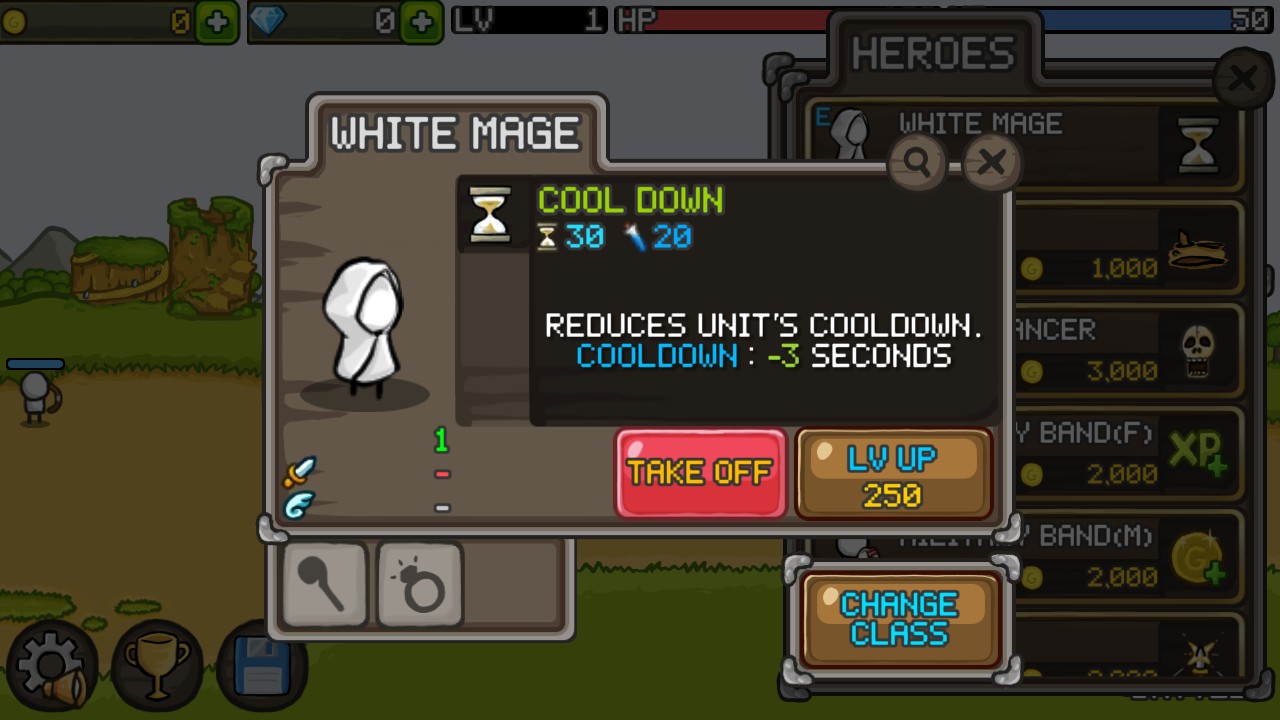Take off the White Mage

point(700,473)
